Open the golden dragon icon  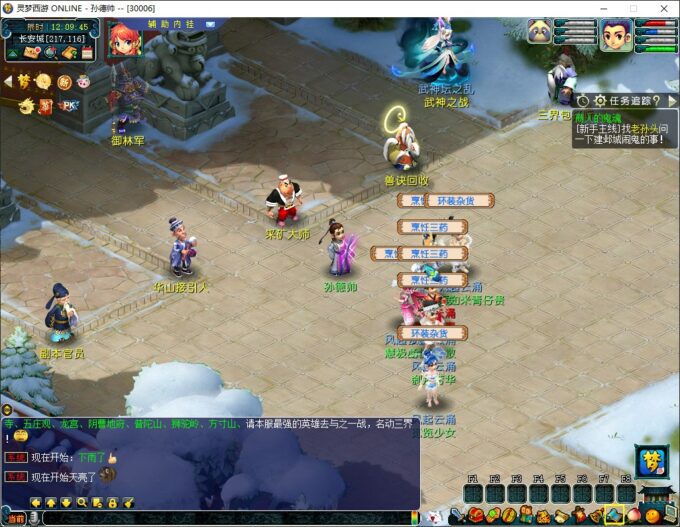pyautogui.click(x=26, y=105)
